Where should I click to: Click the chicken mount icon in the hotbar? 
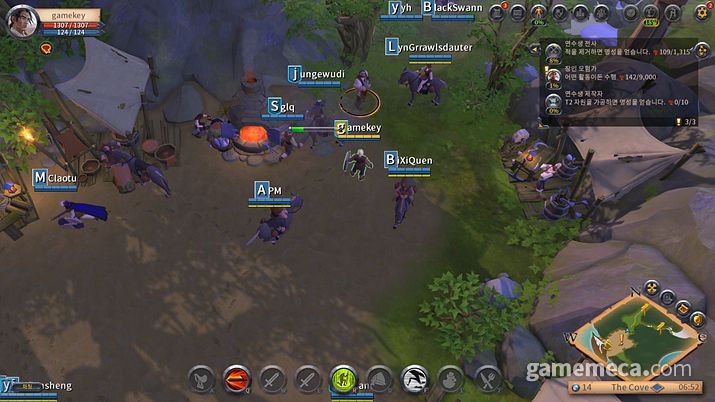click(x=202, y=379)
